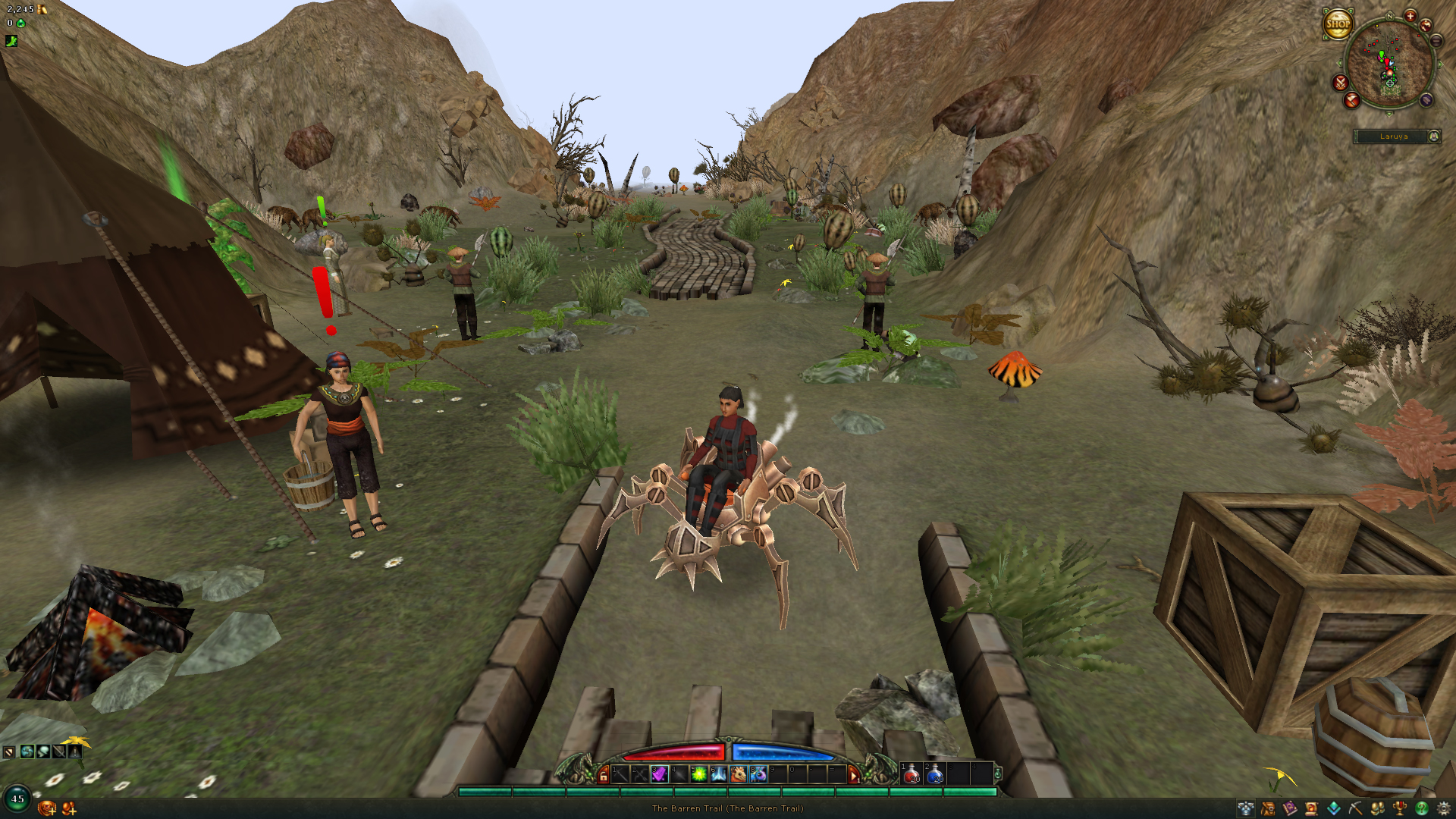
Task: Zoom in the minimap with the plus button
Action: [x=1410, y=16]
